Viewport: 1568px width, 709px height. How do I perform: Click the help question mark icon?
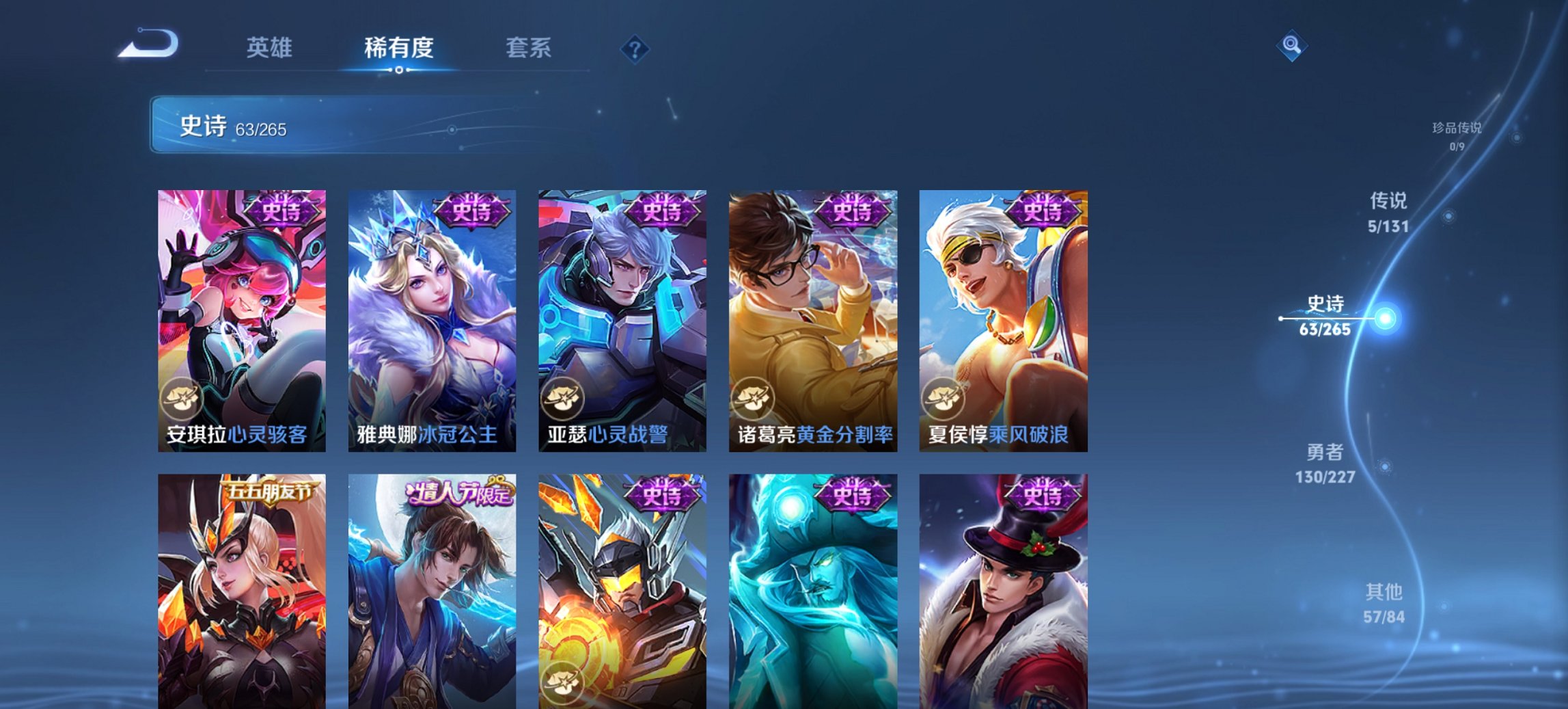pos(634,48)
